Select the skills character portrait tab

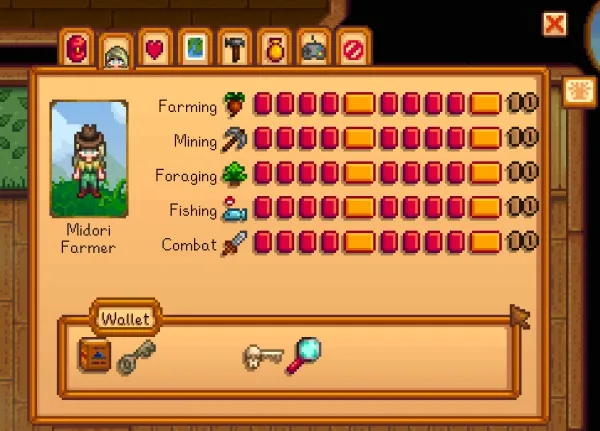(x=115, y=52)
